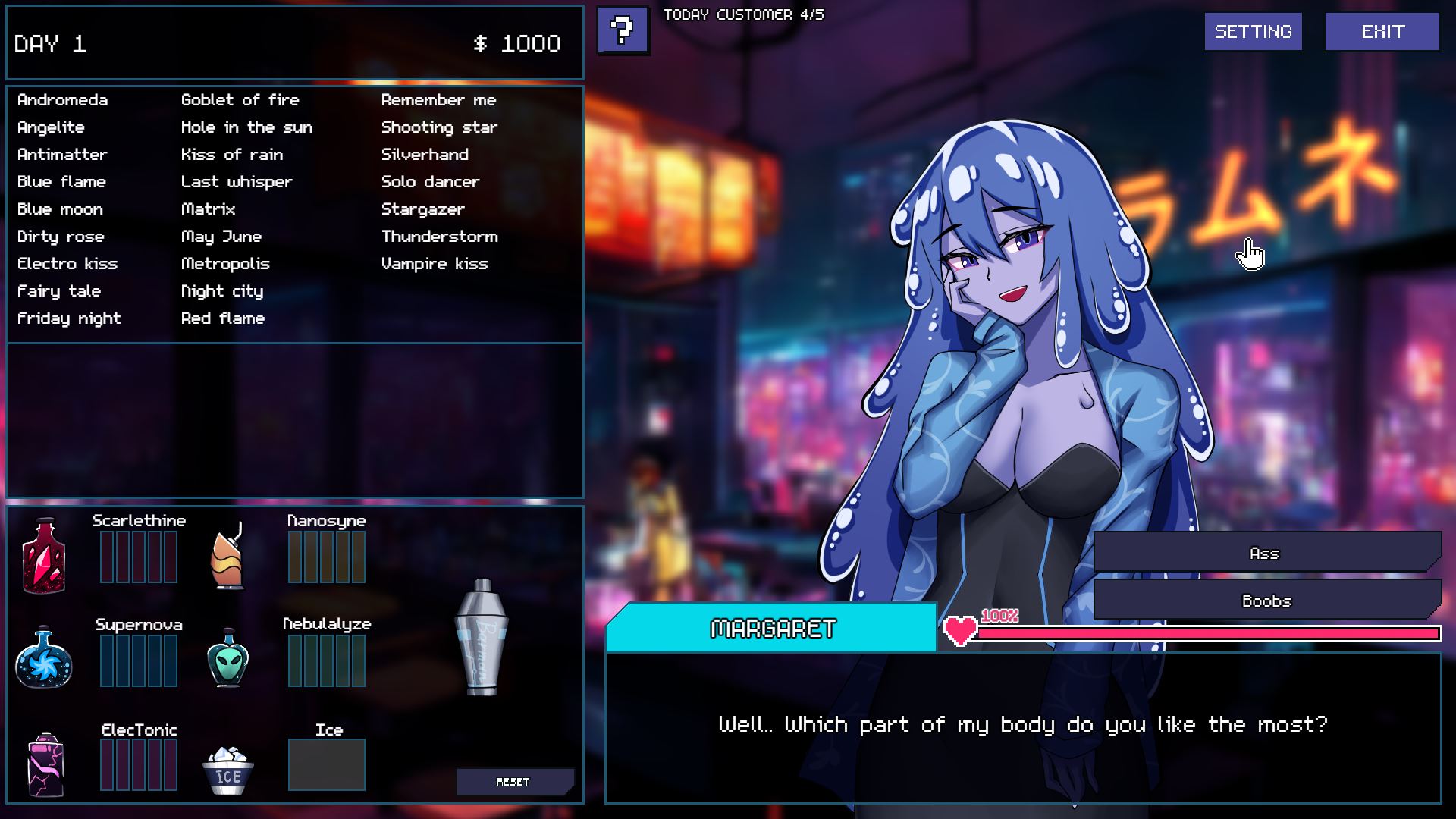The width and height of the screenshot is (1456, 819).
Task: Reset the drink mixture
Action: (x=513, y=782)
